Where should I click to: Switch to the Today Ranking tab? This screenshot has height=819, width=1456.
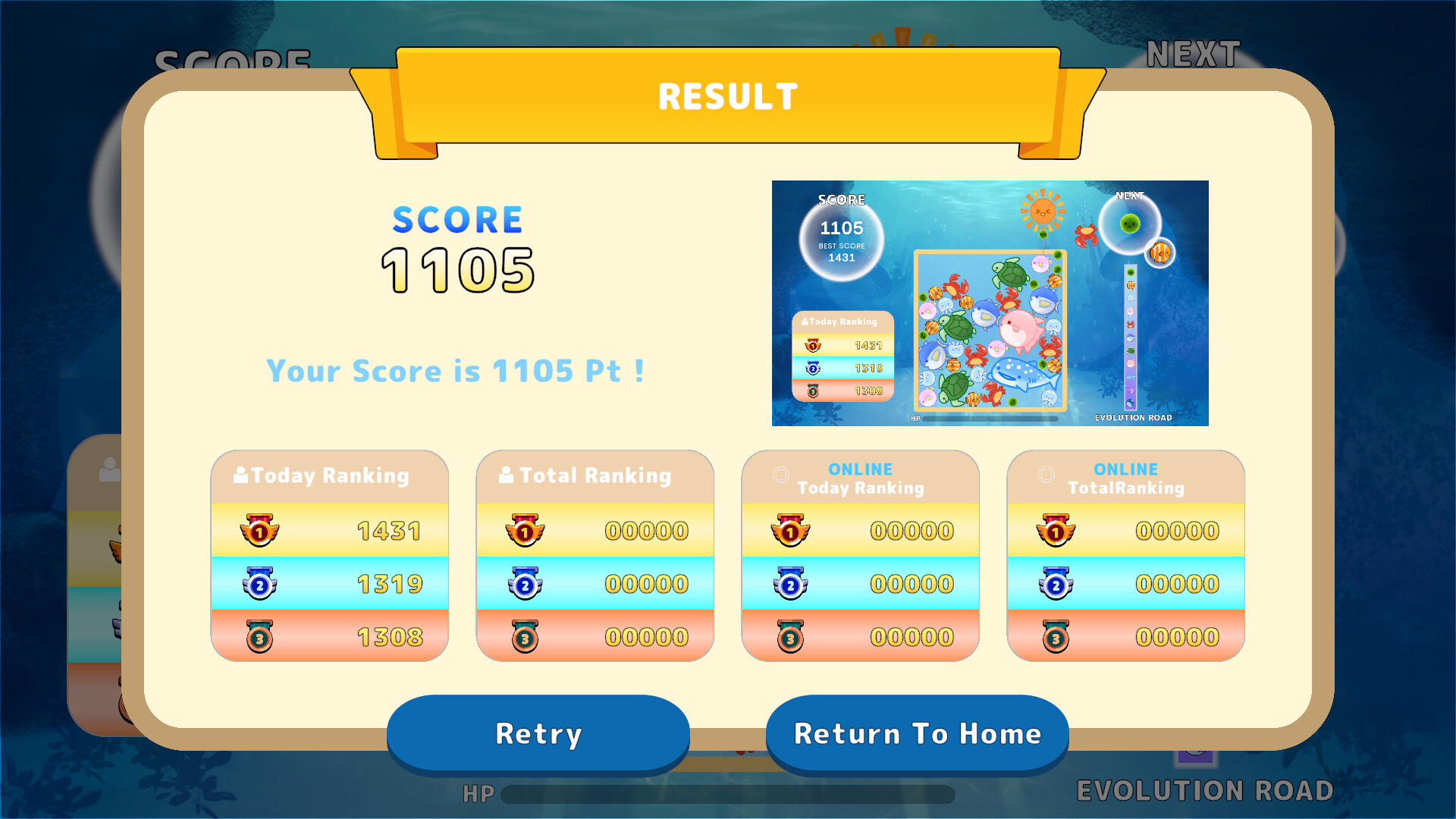pos(330,475)
